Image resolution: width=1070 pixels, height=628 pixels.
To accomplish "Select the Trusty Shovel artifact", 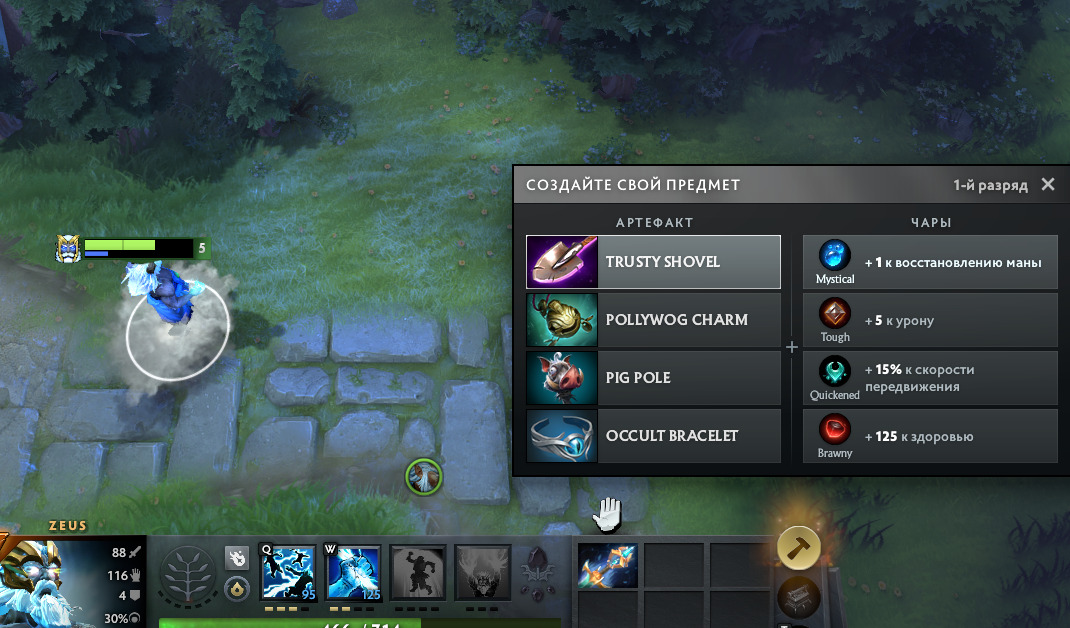I will click(653, 262).
